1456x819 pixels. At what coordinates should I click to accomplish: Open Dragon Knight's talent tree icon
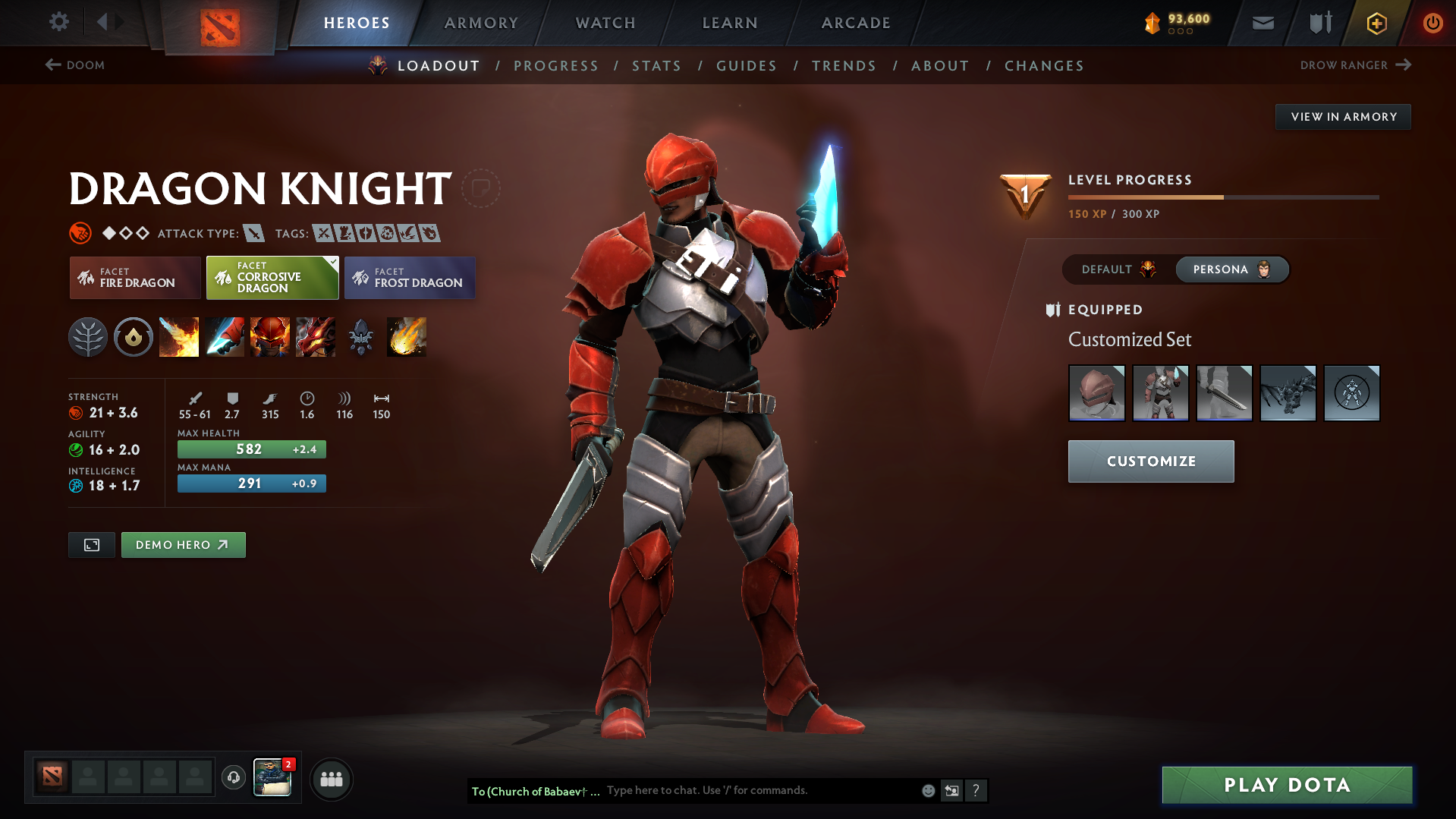88,337
